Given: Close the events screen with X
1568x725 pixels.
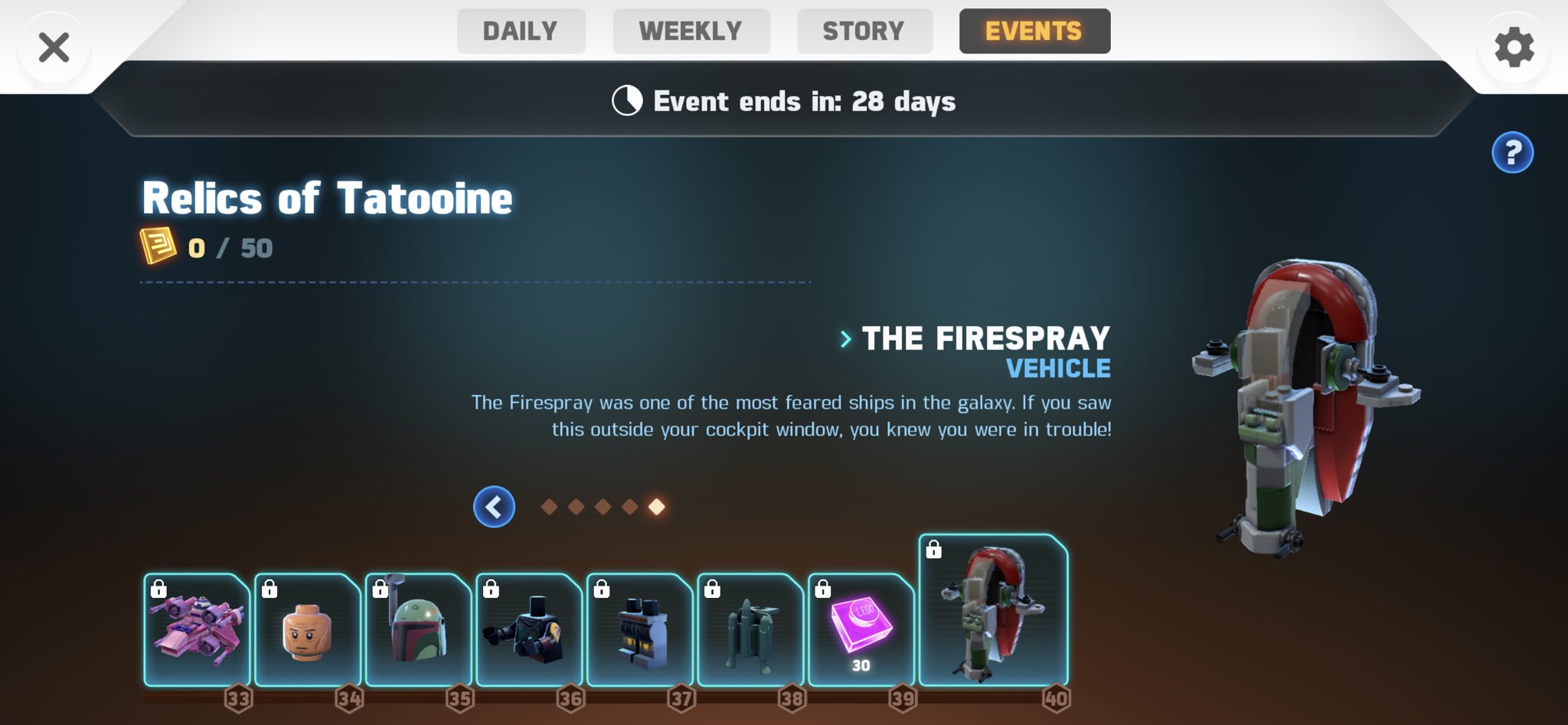Looking at the screenshot, I should (54, 47).
